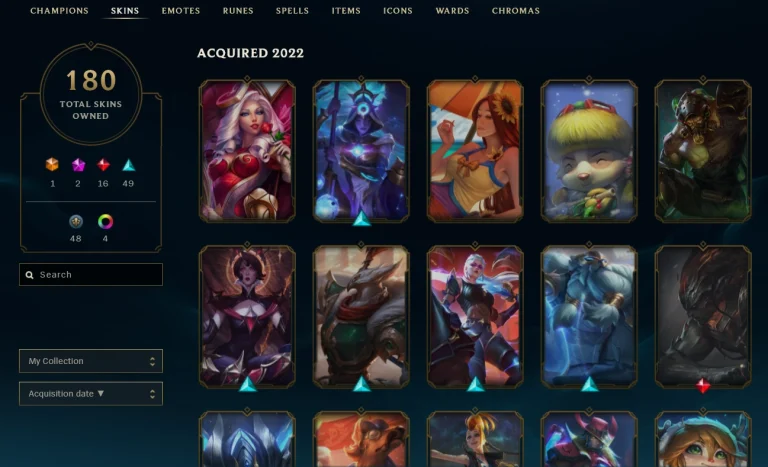Click the skin Search field
This screenshot has height=467, width=768.
click(91, 274)
